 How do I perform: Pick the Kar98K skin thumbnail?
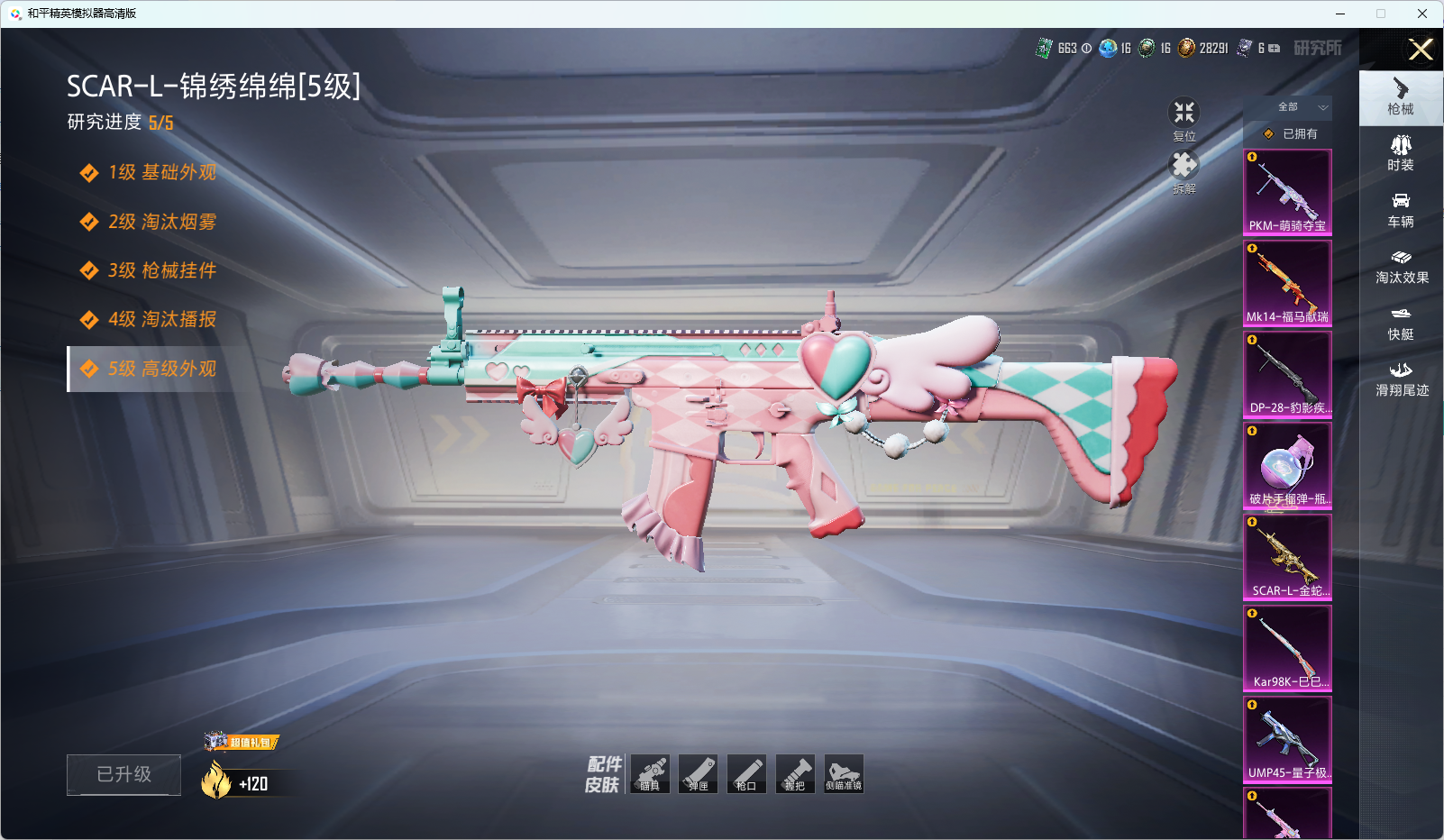click(1287, 648)
